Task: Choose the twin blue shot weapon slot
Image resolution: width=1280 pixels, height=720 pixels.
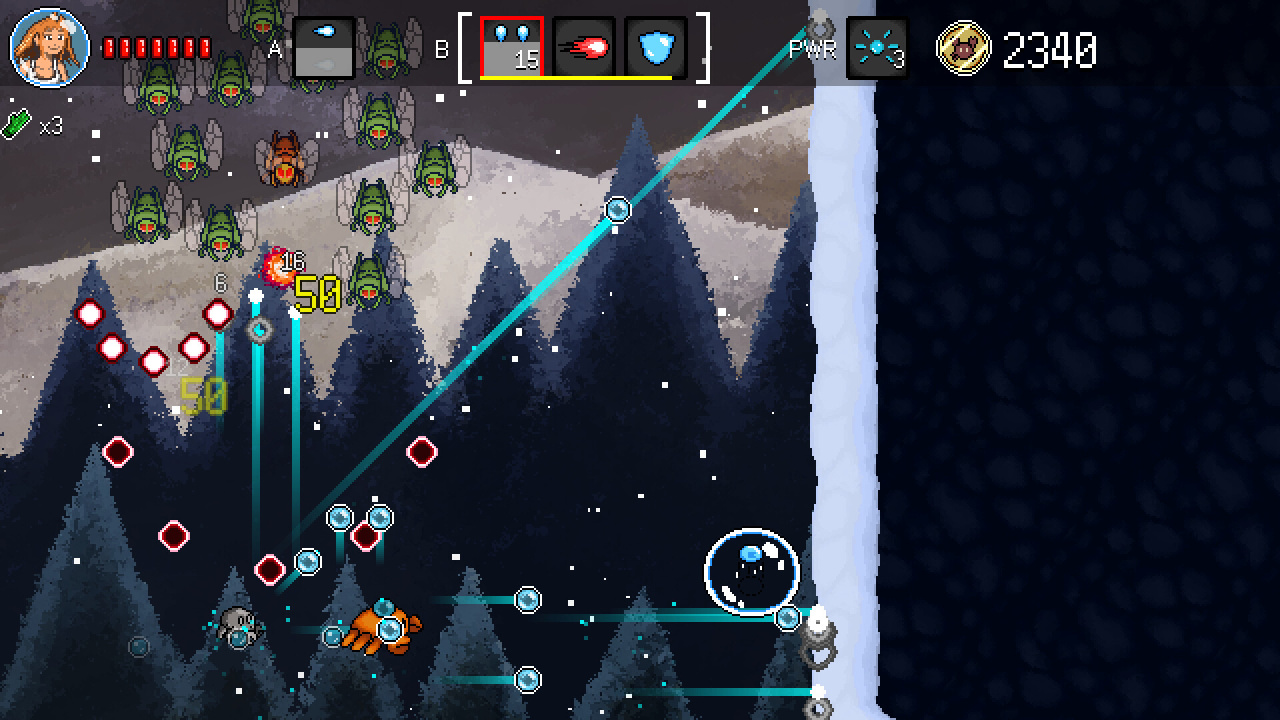Action: [x=512, y=47]
